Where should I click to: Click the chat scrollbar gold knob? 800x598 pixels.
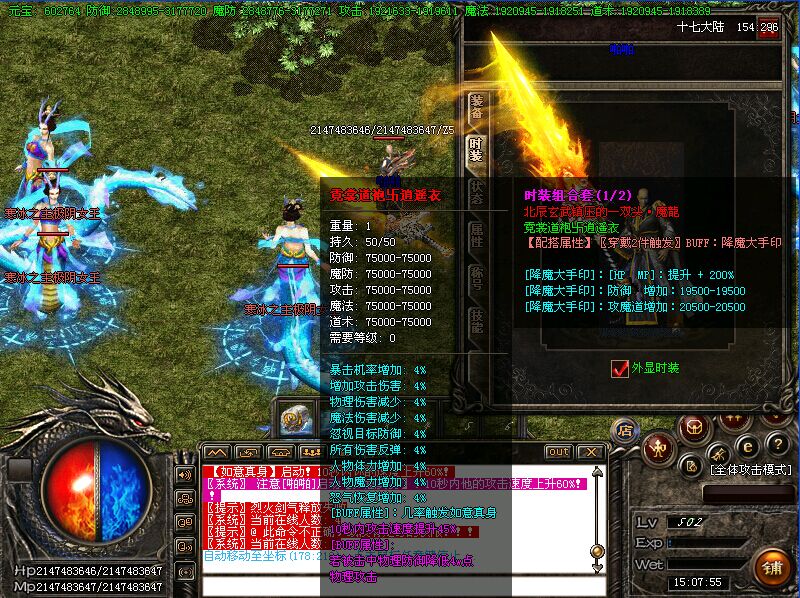pos(597,551)
